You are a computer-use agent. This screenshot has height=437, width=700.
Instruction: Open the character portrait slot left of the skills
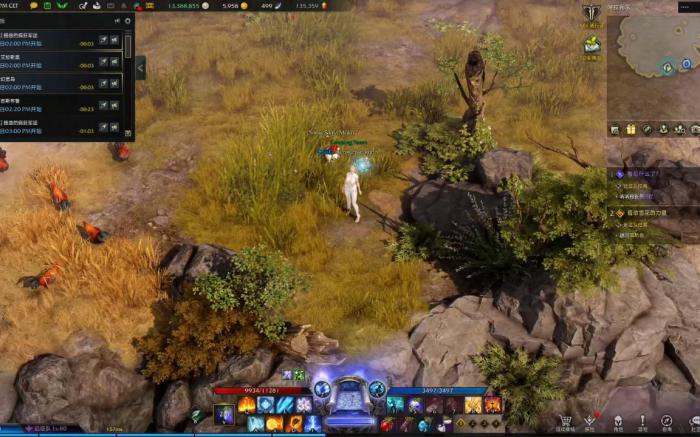point(223,414)
